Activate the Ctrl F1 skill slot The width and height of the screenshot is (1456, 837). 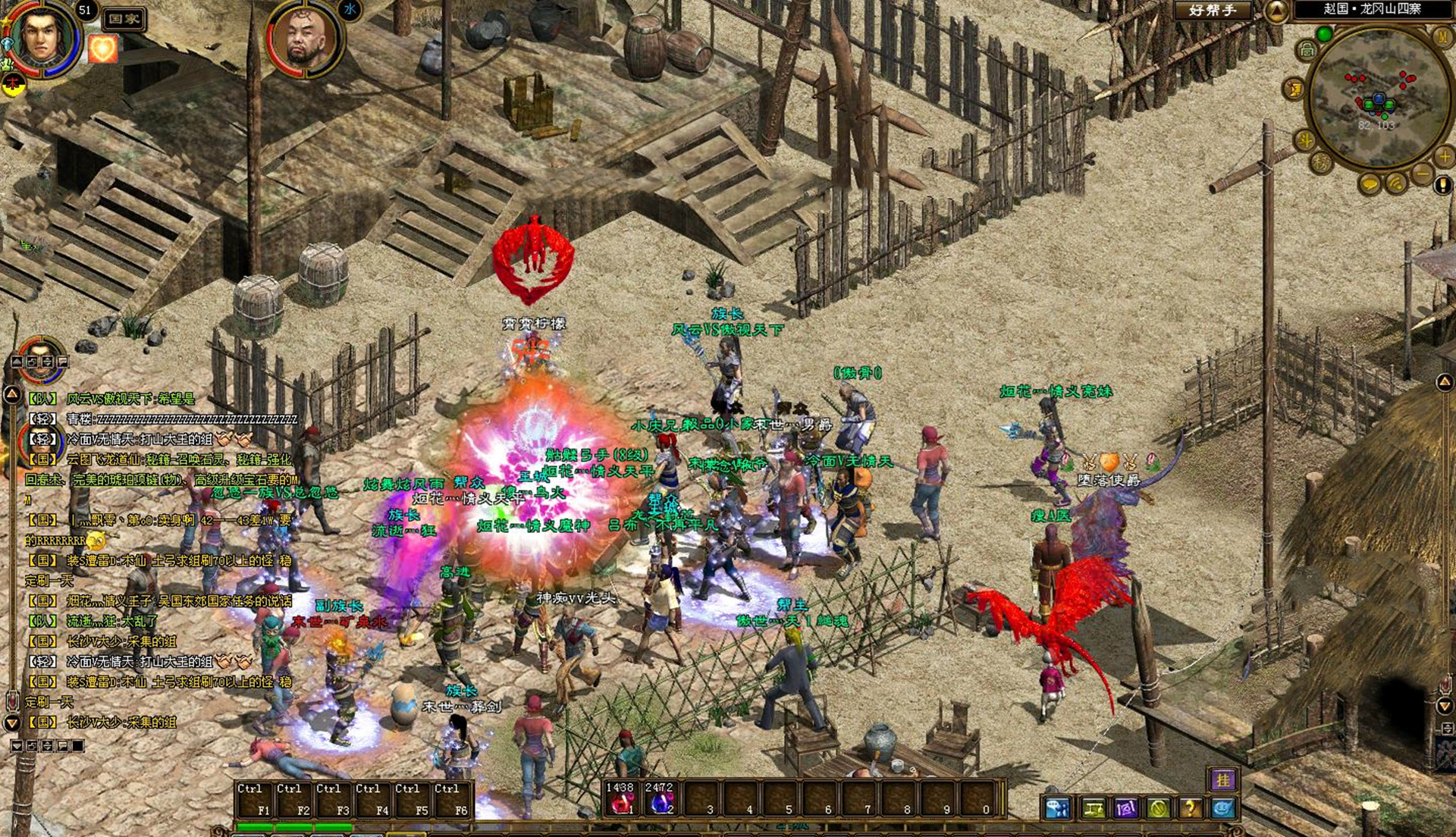[253, 800]
